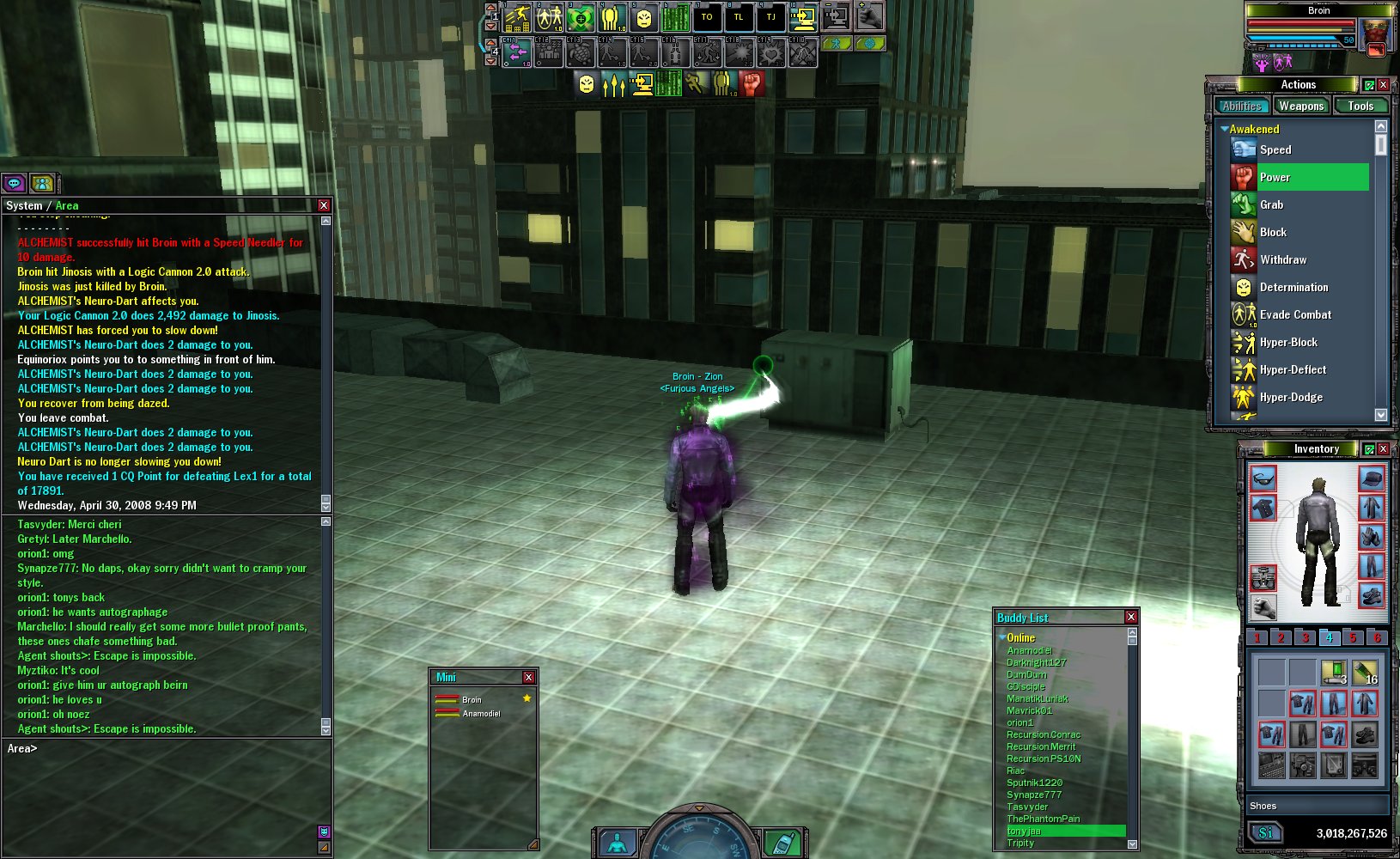Select the Block ability
This screenshot has height=859, width=1400.
(1273, 232)
